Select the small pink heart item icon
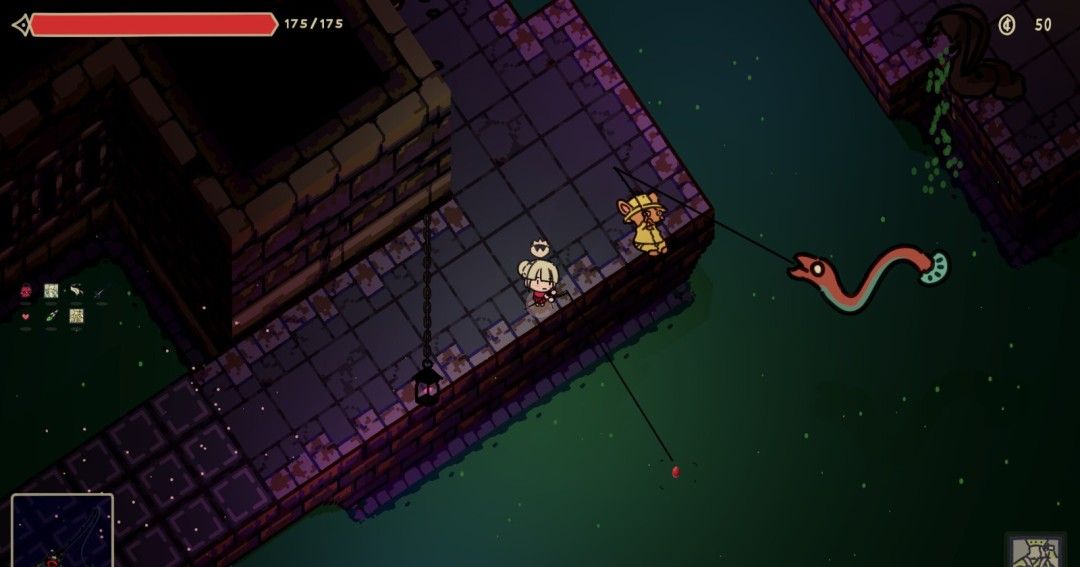This screenshot has height=567, width=1080. pyautogui.click(x=26, y=316)
